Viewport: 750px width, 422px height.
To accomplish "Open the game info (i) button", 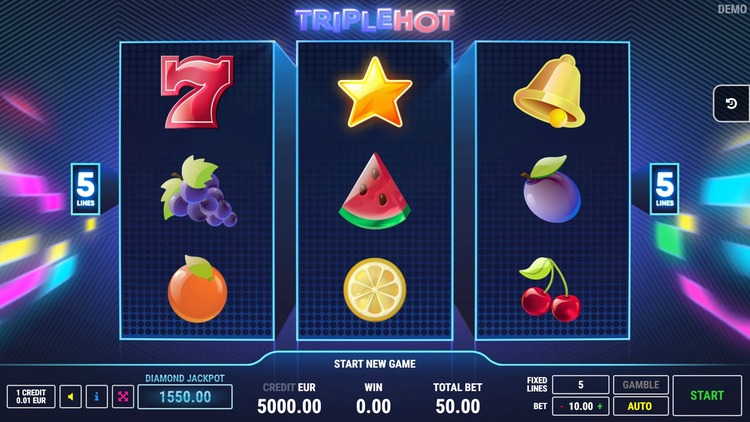I will [x=97, y=397].
